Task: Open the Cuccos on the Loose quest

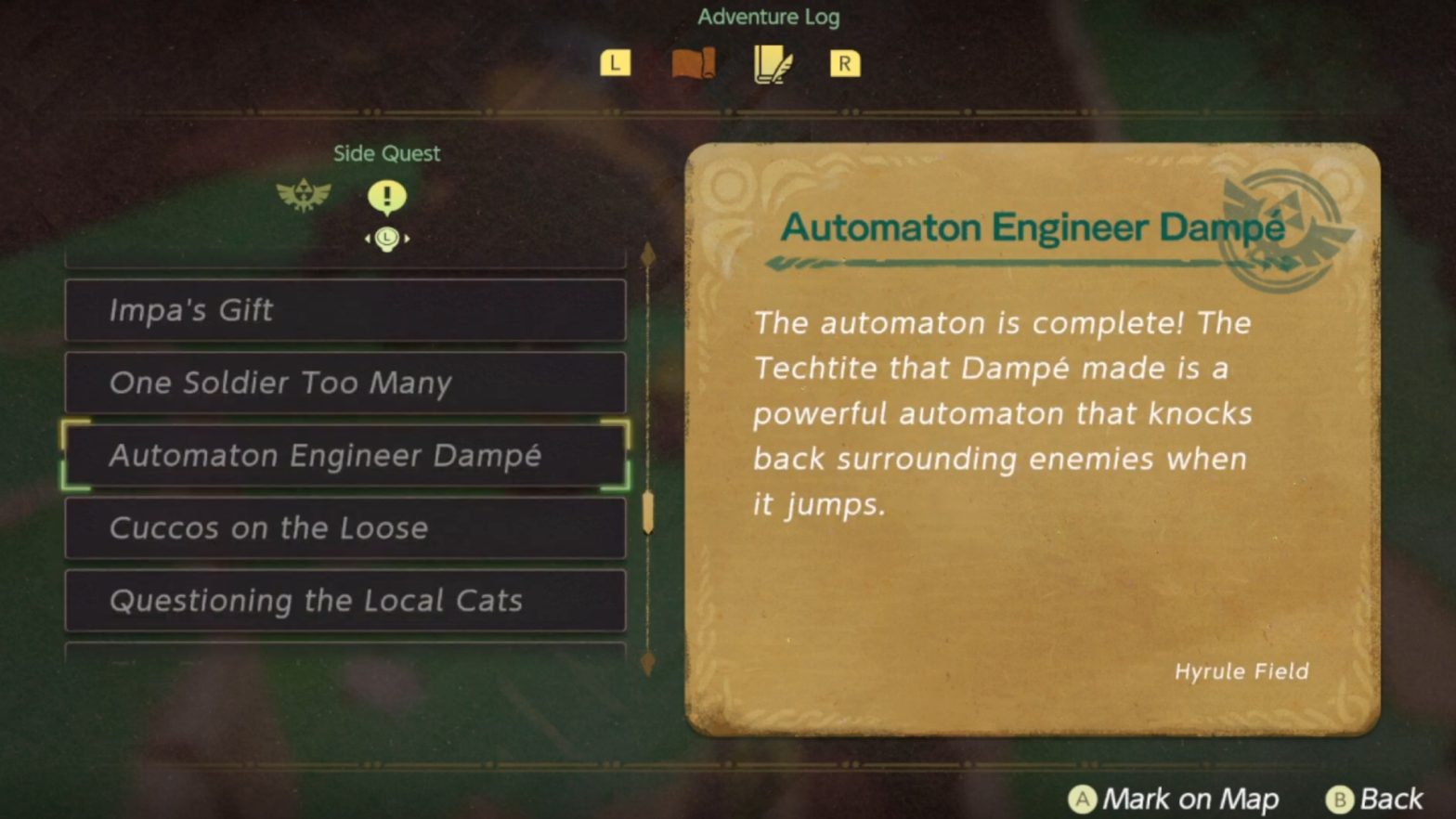Action: [x=345, y=528]
